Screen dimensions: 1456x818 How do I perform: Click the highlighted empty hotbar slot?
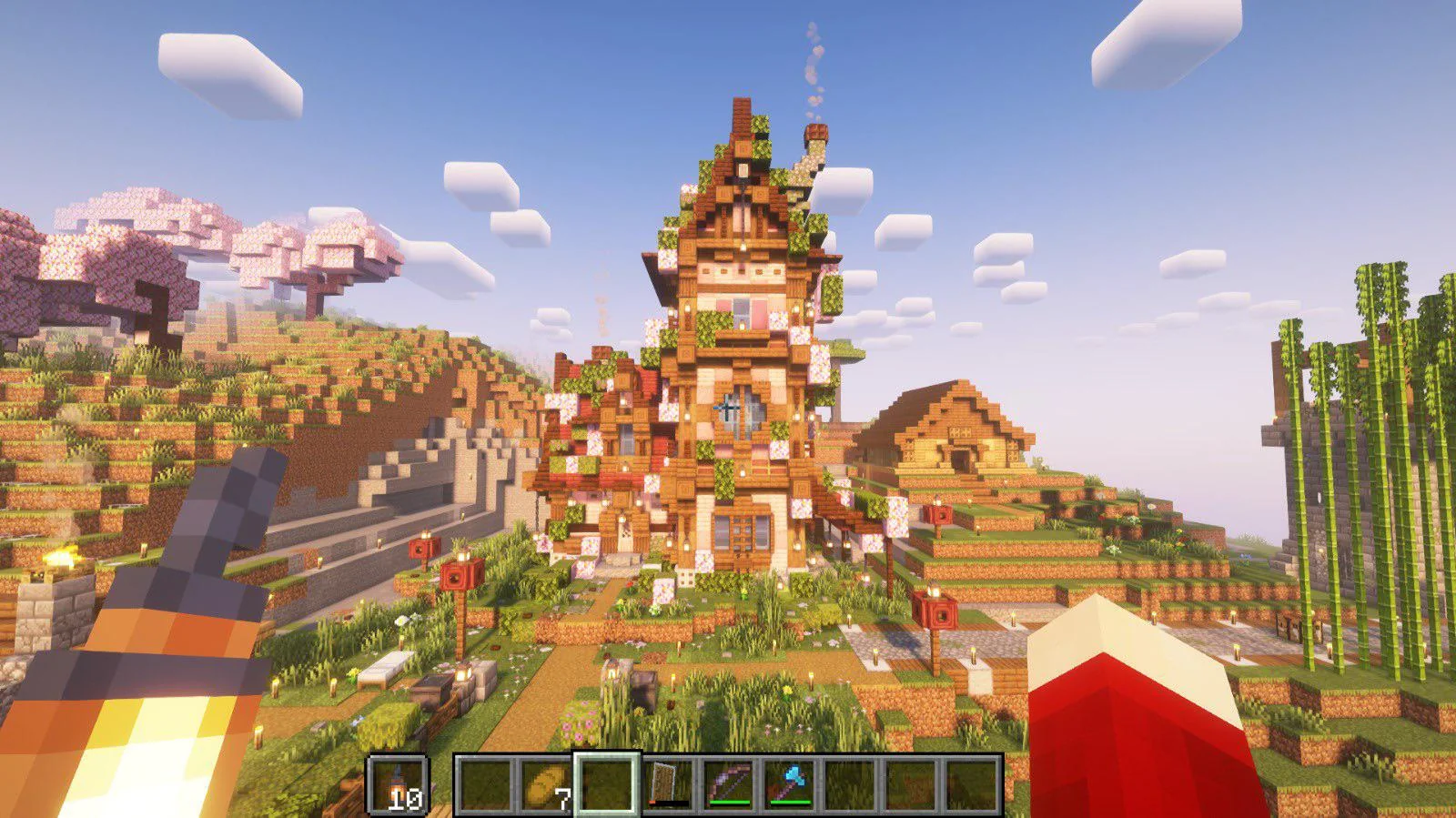coord(606,785)
